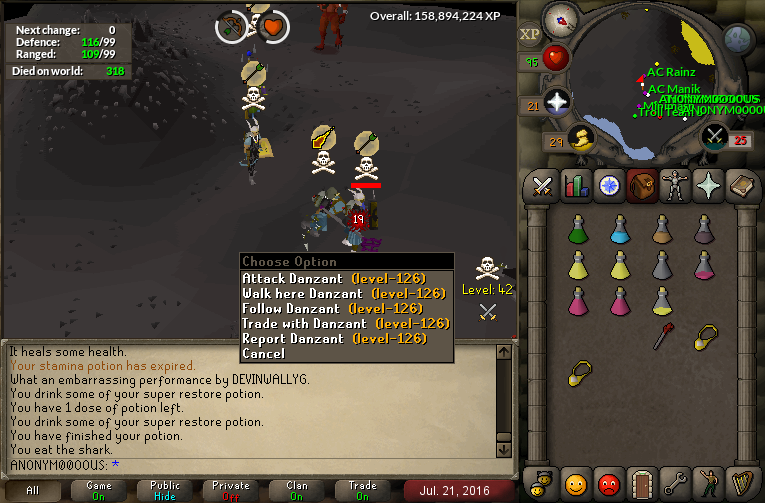765x504 pixels.
Task: Cancel the Choose Option menu
Action: click(x=263, y=353)
